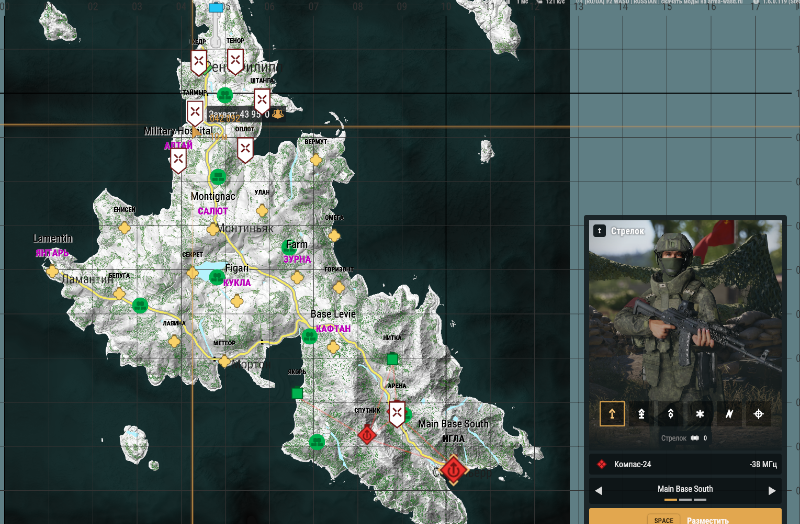Select the first loadout role icon (Стрелок)
800x524 pixels.
[612, 414]
